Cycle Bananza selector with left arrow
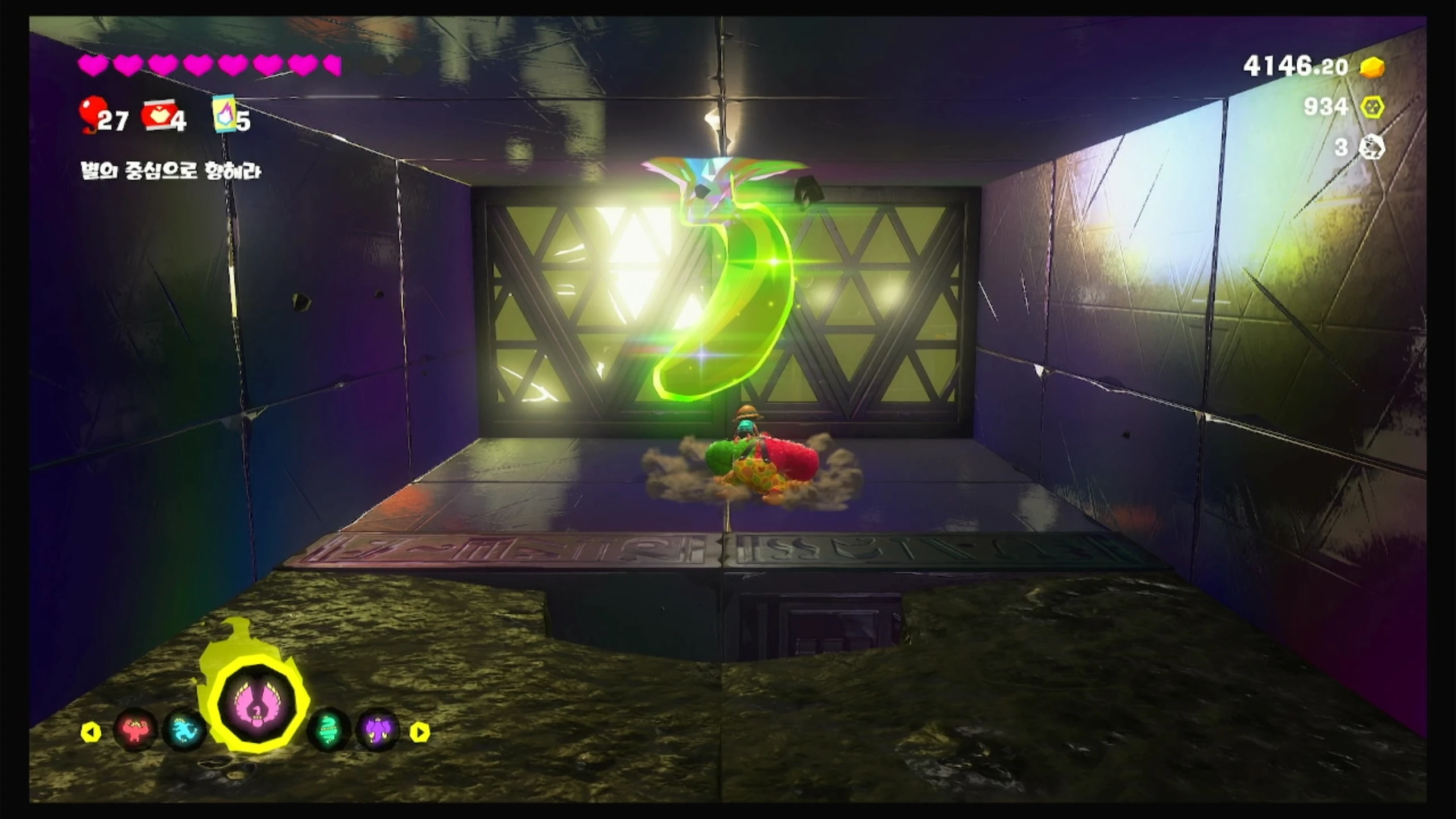The width and height of the screenshot is (1456, 819). 91,732
